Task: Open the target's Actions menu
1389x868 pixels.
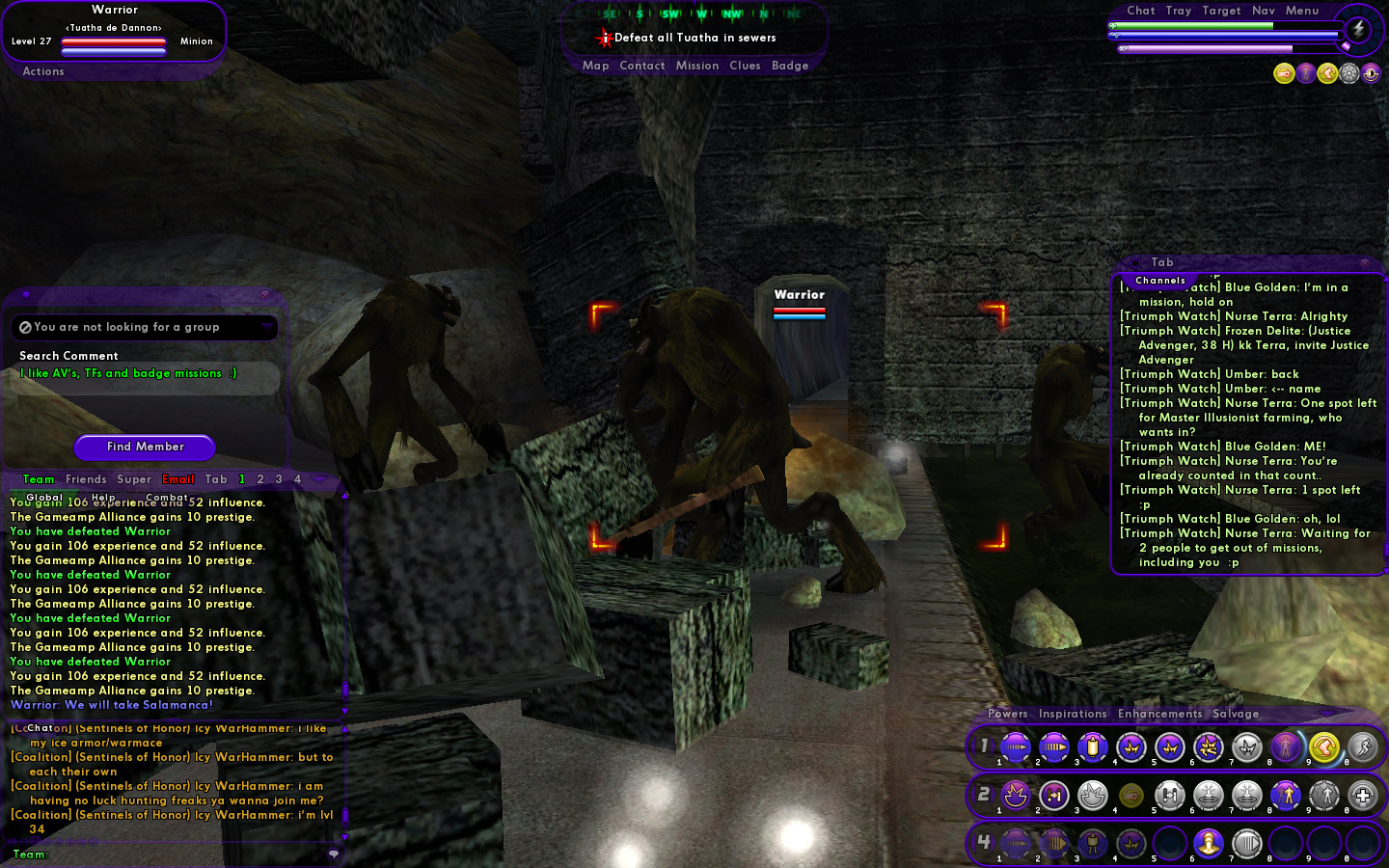Action: coord(43,71)
